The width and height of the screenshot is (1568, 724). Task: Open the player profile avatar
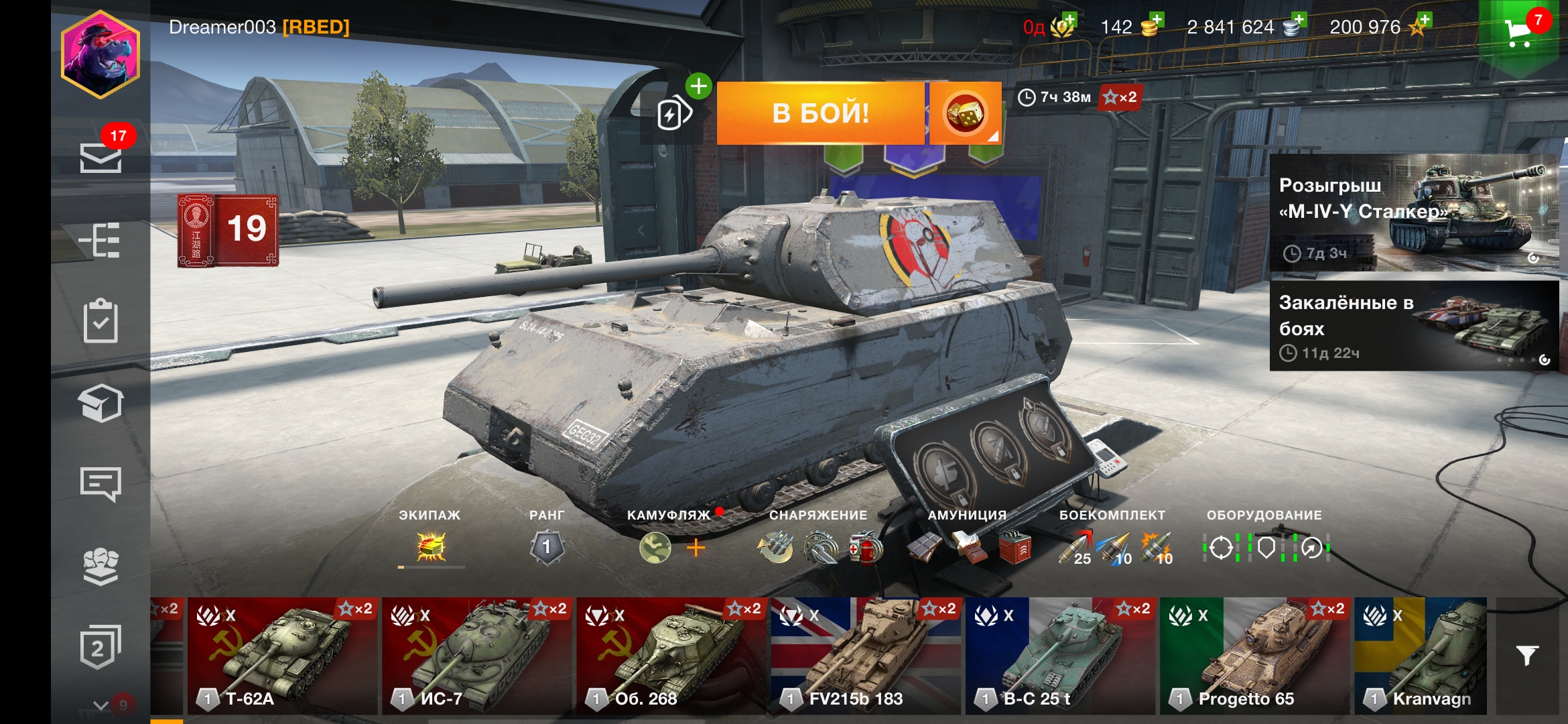(101, 55)
